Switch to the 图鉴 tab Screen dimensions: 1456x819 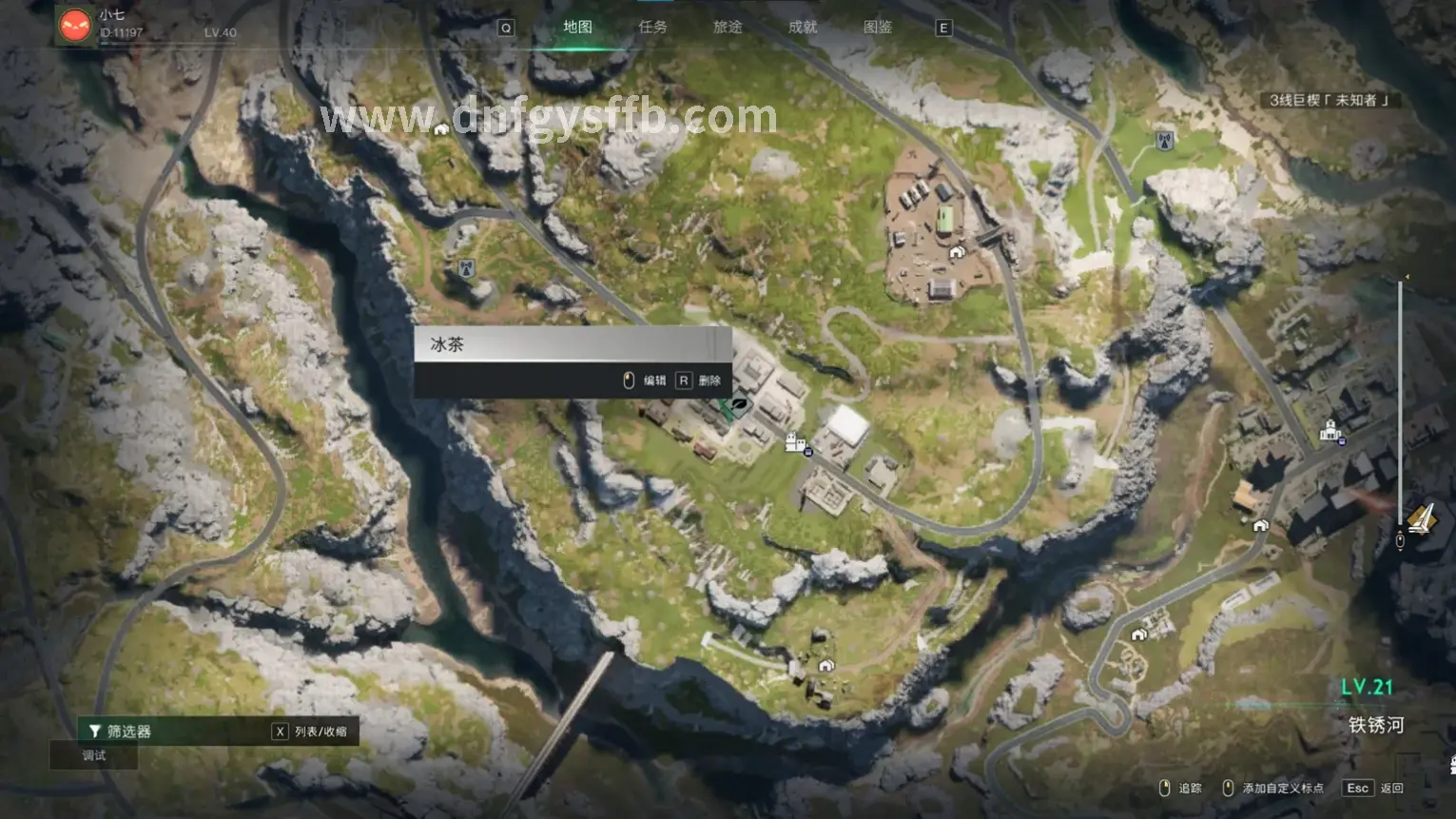[876, 27]
